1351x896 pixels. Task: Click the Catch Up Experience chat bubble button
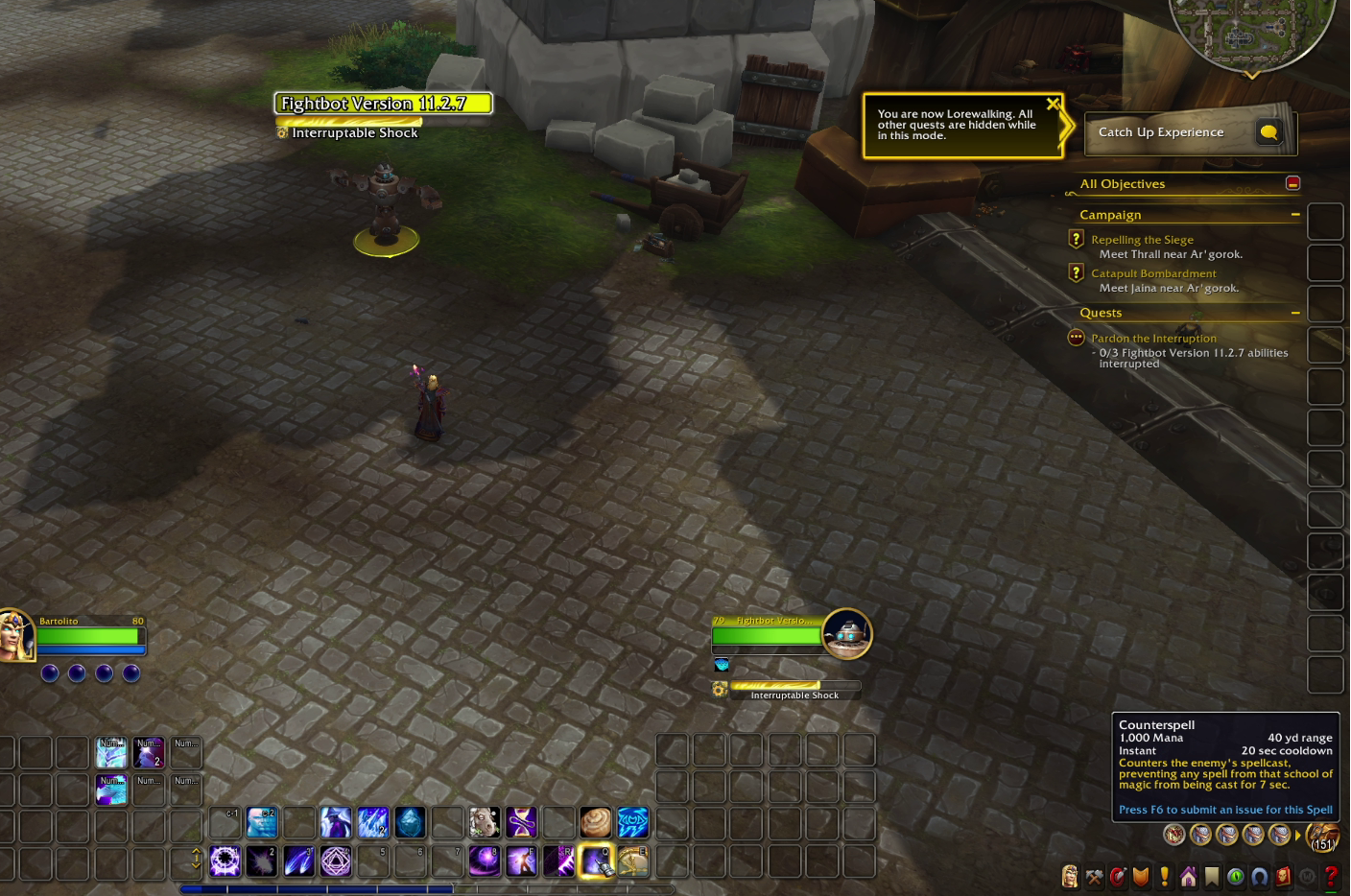[x=1268, y=132]
